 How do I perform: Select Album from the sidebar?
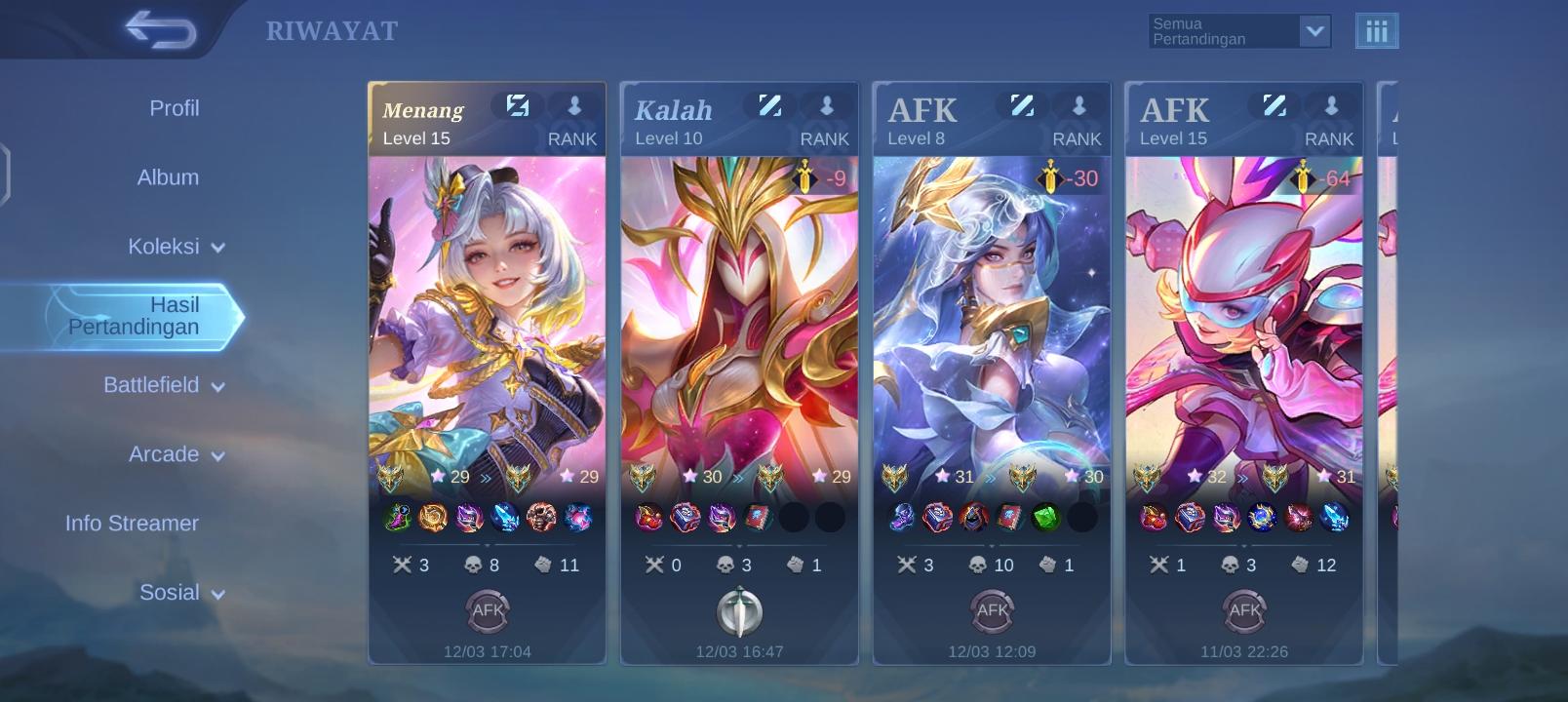tap(168, 177)
